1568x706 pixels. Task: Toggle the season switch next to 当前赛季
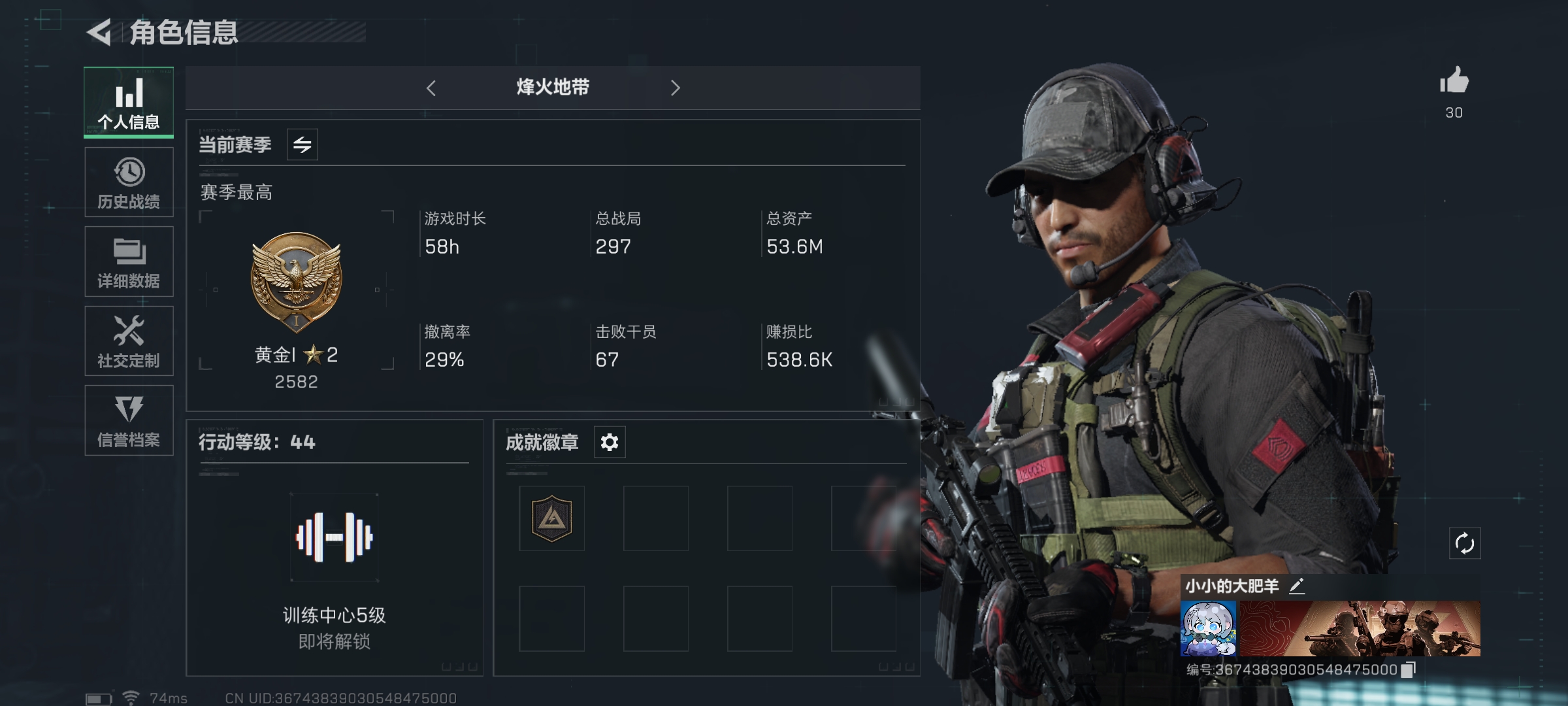302,144
